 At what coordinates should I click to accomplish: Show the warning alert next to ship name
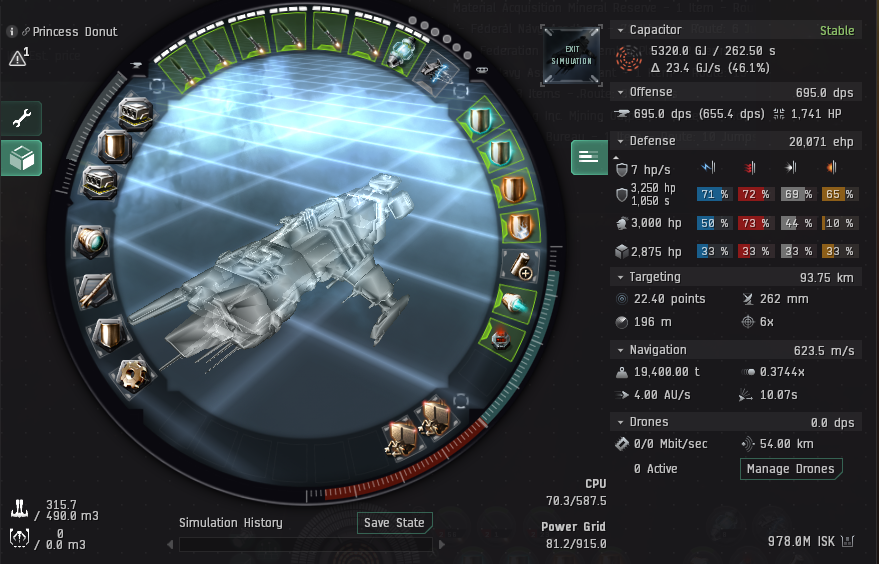(x=17, y=58)
